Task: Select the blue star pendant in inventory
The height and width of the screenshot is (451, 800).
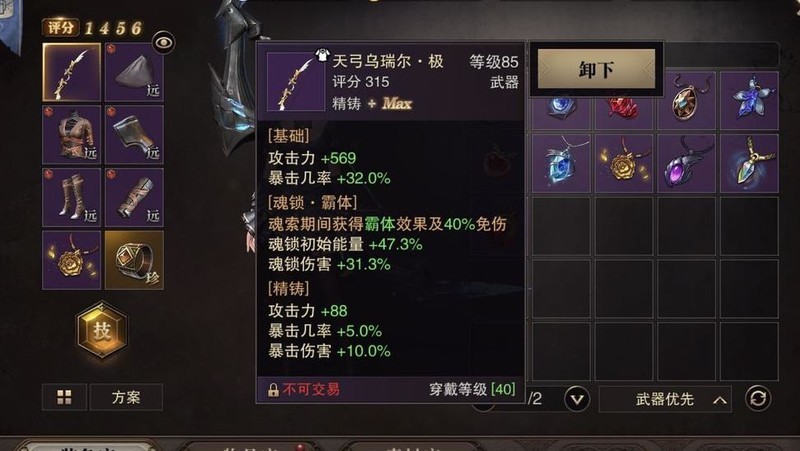Action: pos(749,100)
